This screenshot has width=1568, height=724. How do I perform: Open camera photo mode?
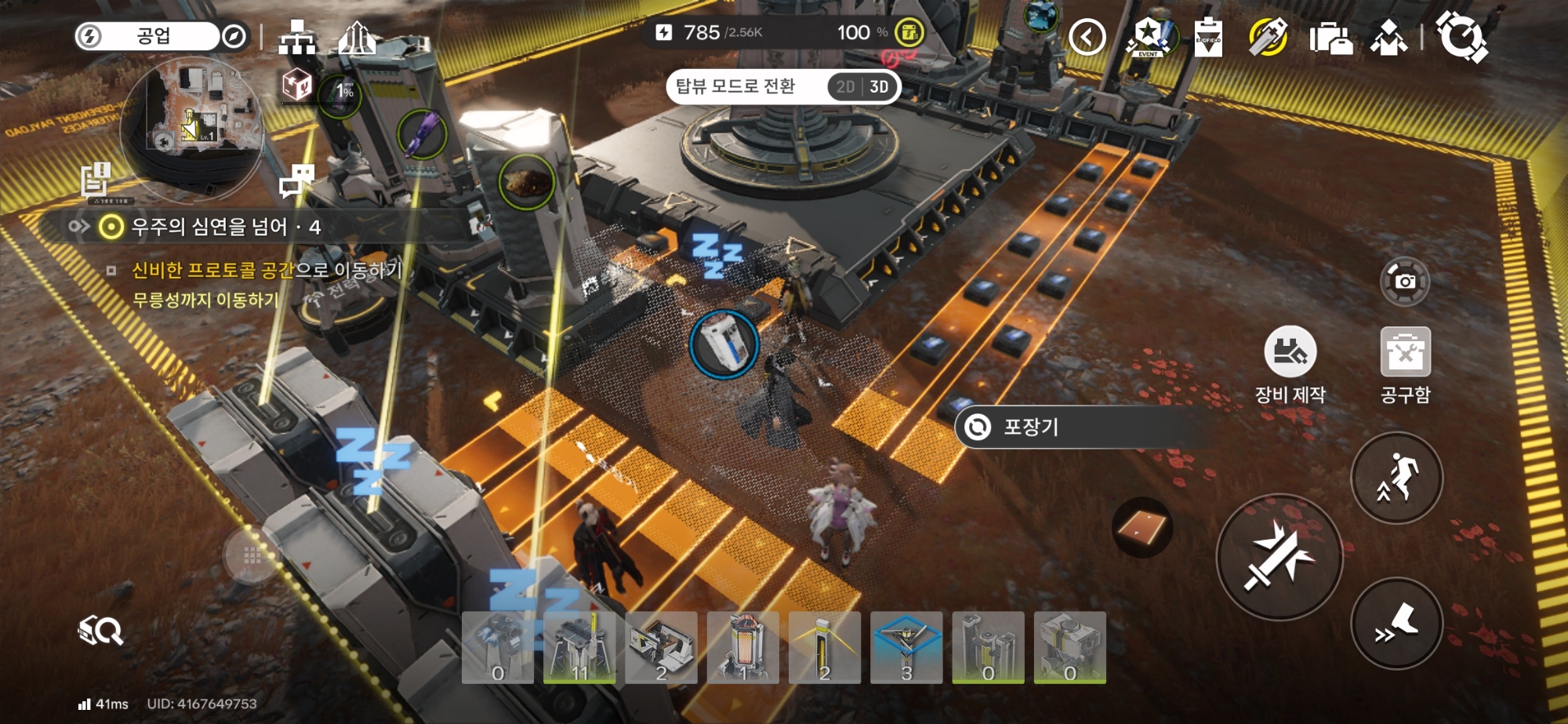coord(1405,281)
